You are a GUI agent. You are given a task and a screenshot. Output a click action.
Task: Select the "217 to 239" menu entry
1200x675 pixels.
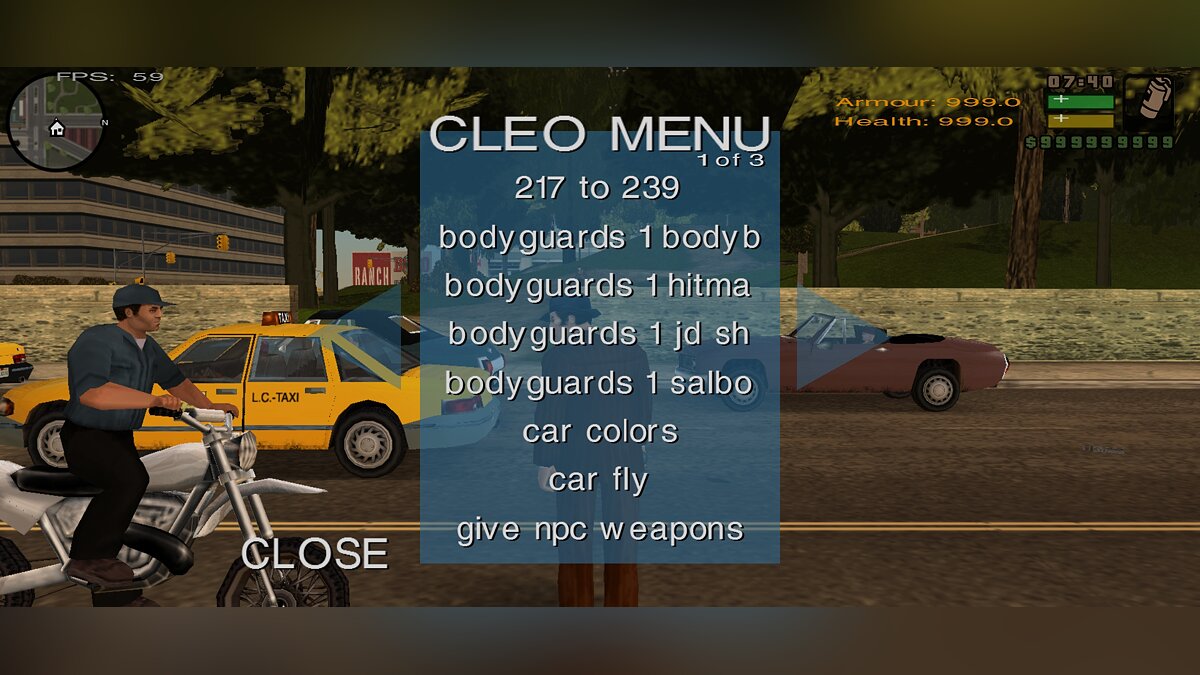tap(597, 188)
